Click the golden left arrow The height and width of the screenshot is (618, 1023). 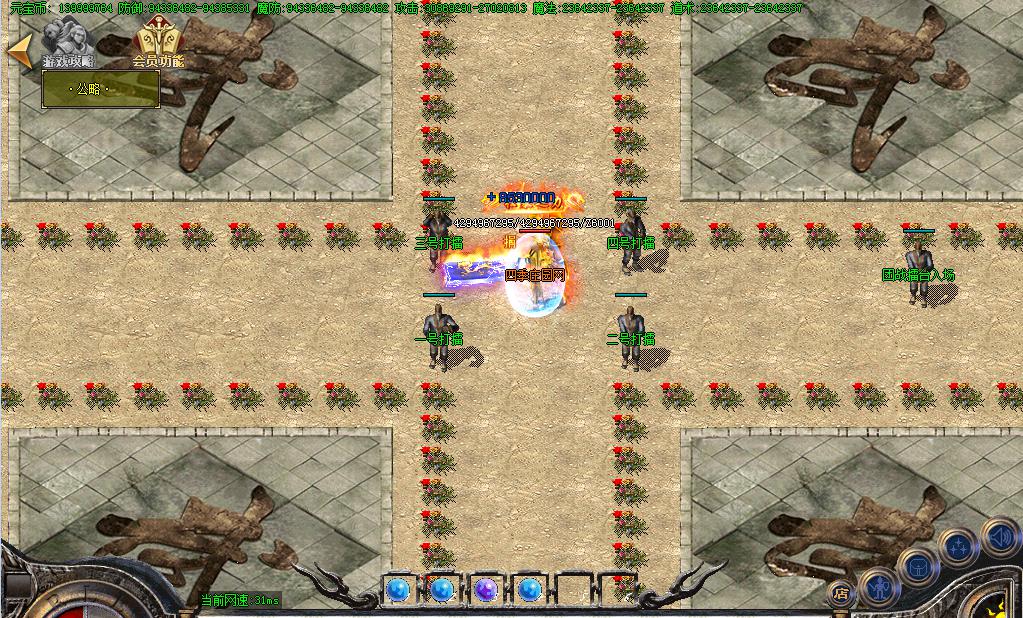pos(19,51)
